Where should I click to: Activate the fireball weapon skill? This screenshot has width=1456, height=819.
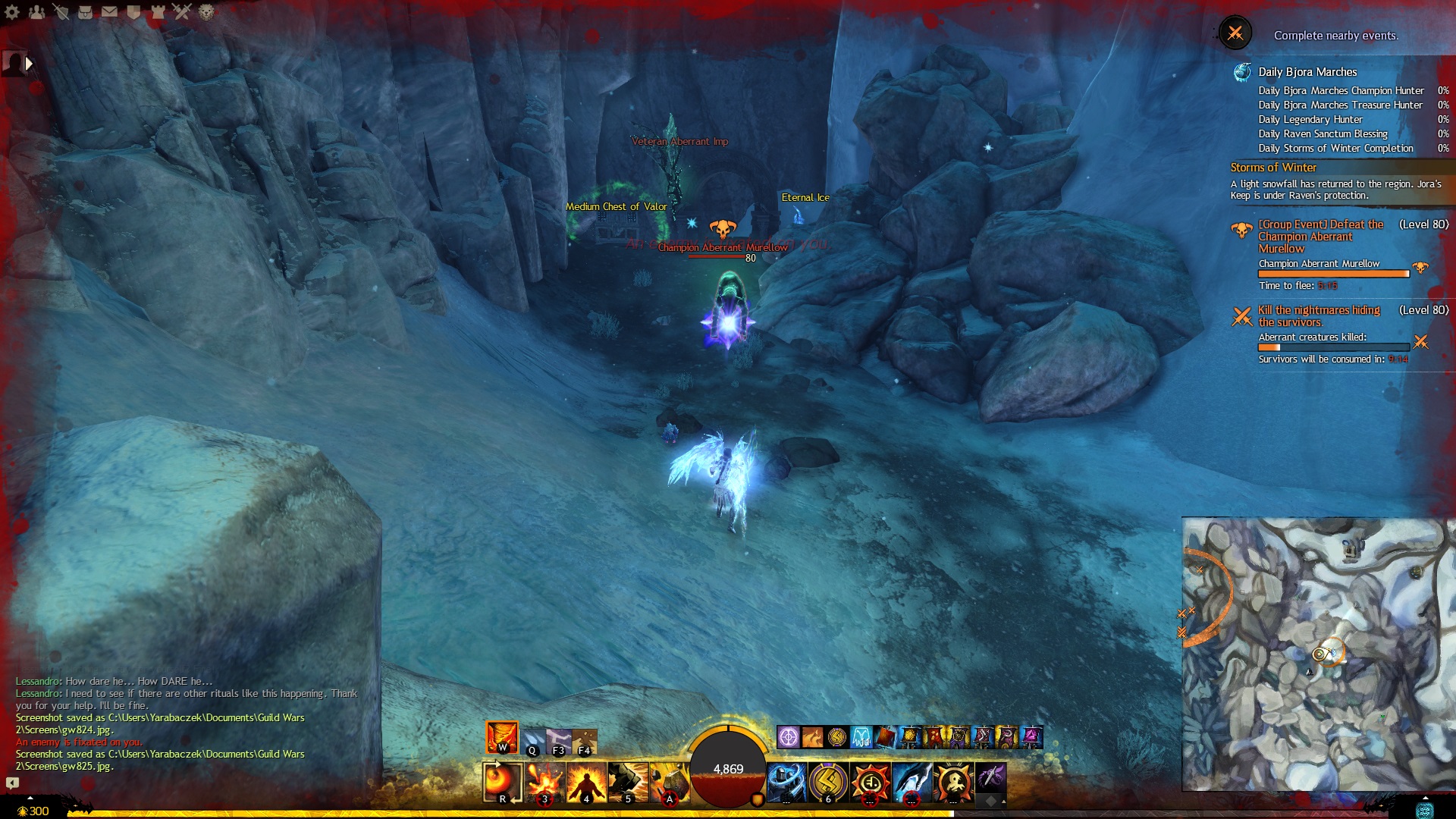502,782
